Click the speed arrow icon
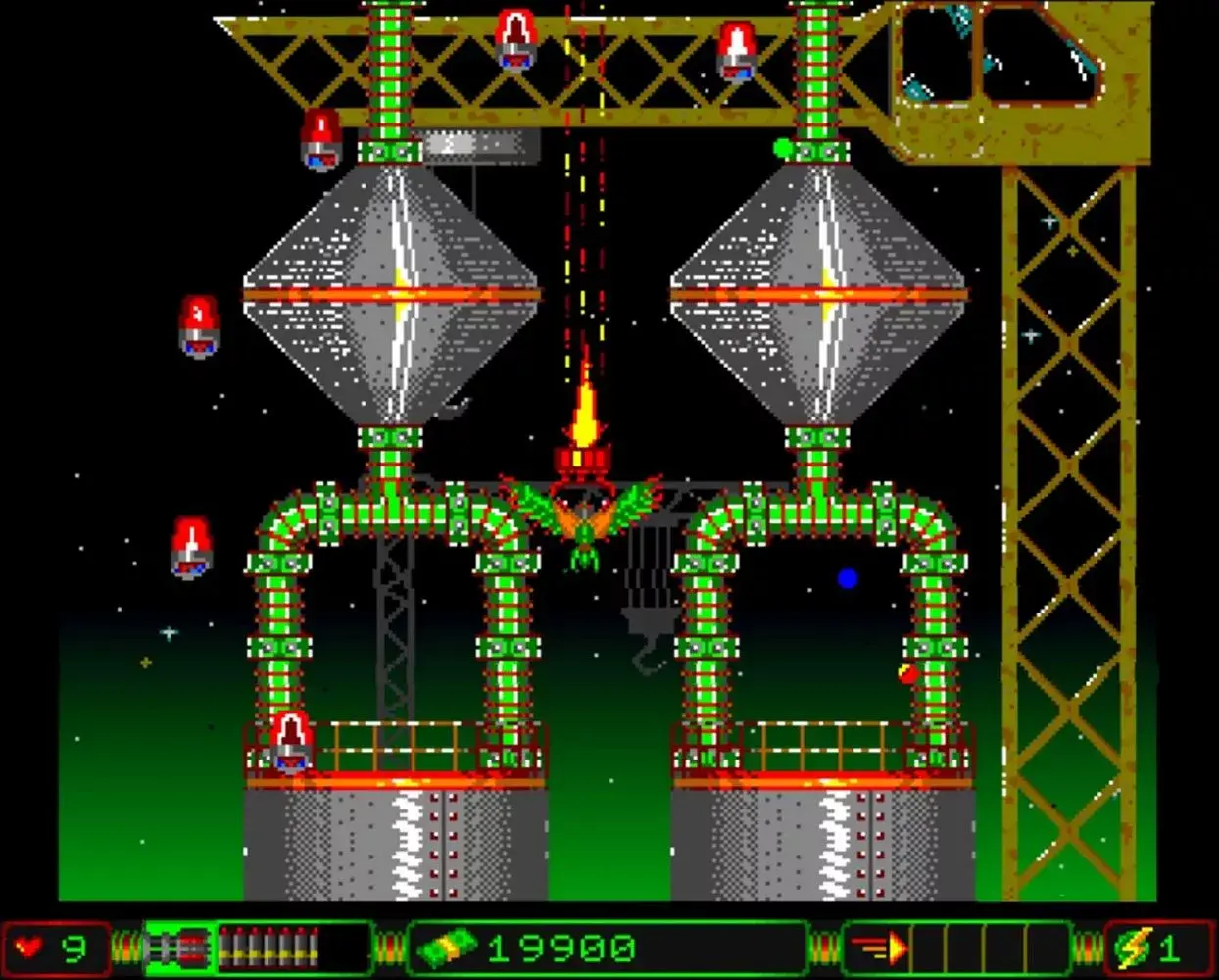 click(879, 948)
